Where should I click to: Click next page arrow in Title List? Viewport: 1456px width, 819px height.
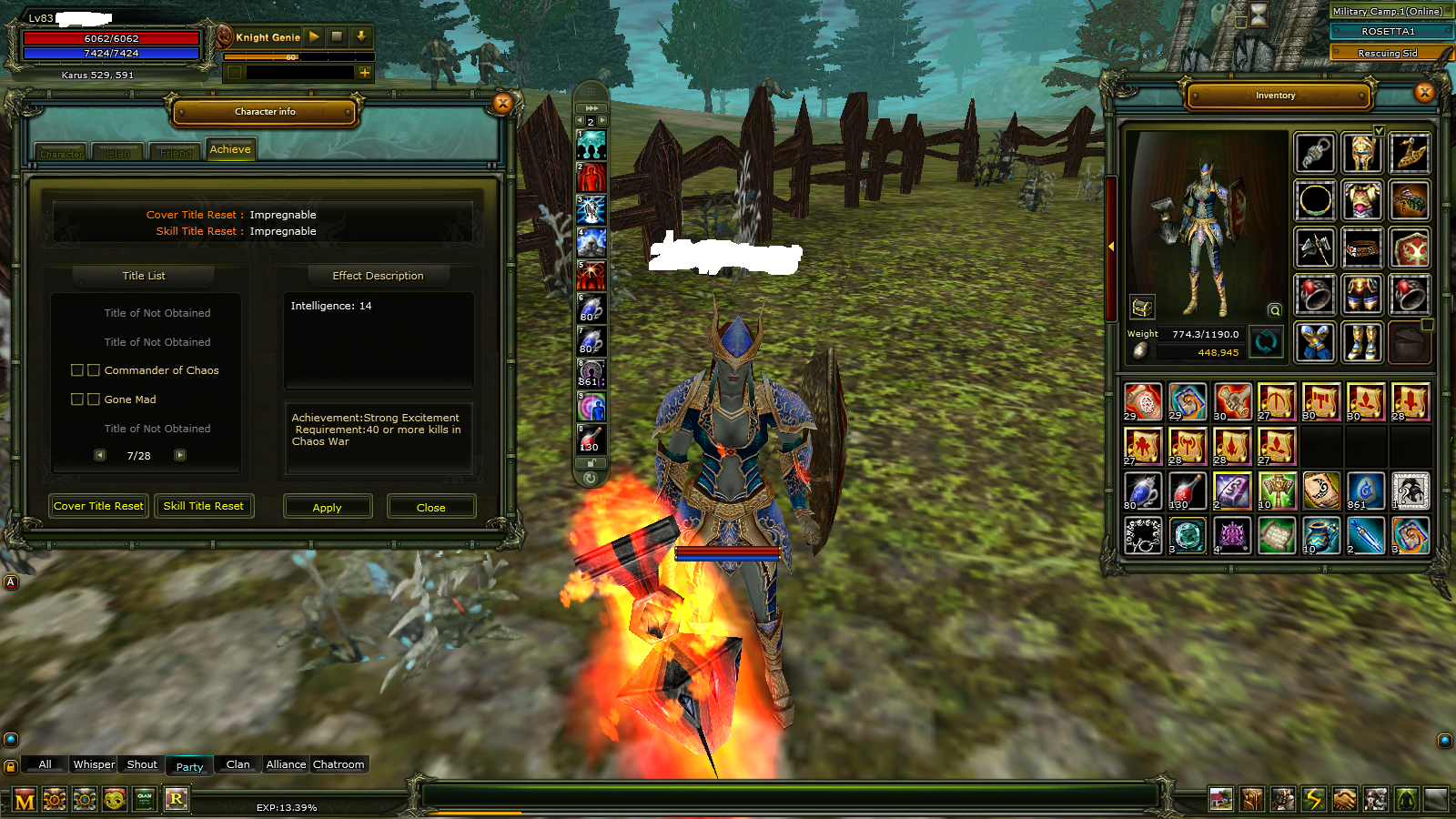180,455
